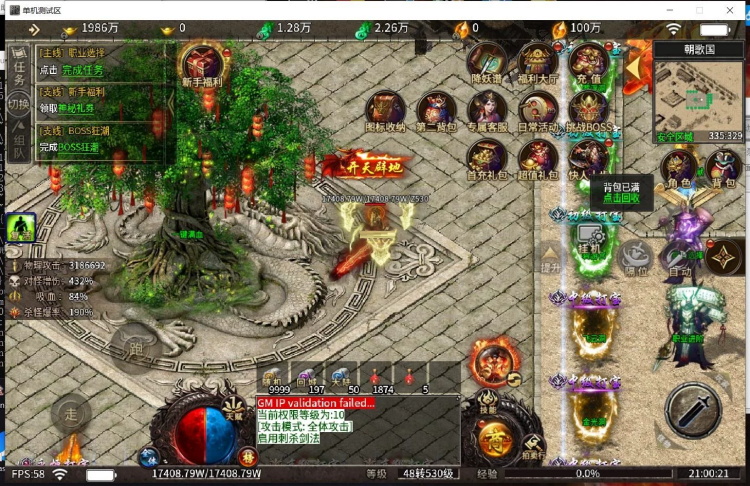
Task: Open the 背包 backpack icon
Action: [x=724, y=169]
